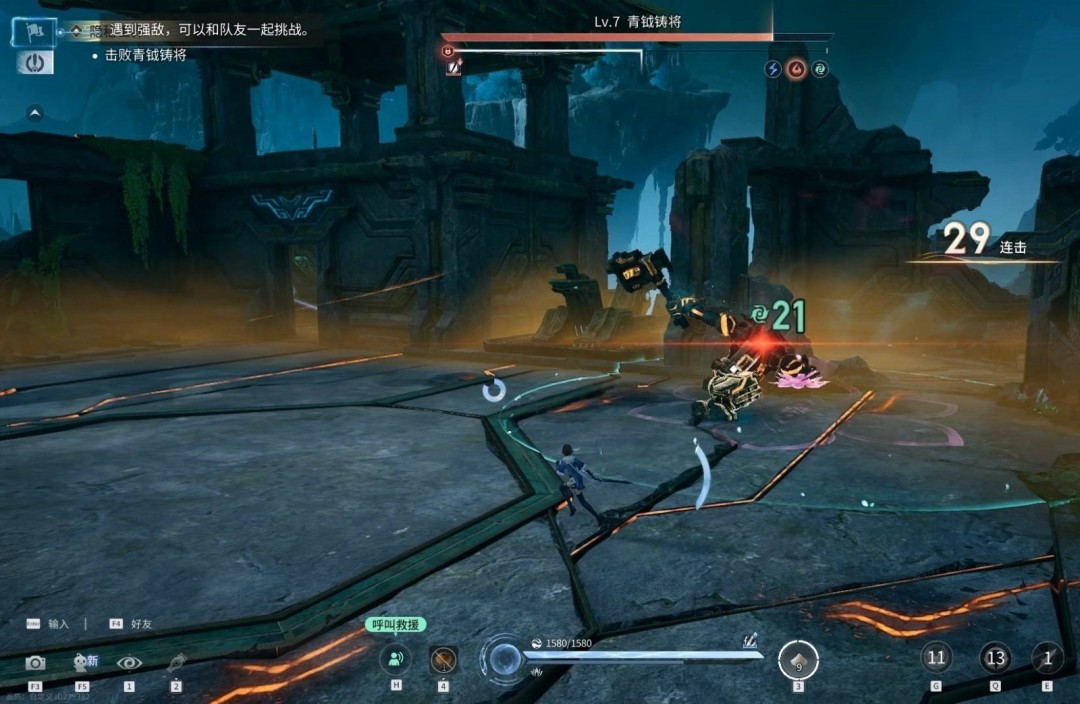Select the disabled item slot beside rescue
This screenshot has width=1080, height=704.
(443, 659)
